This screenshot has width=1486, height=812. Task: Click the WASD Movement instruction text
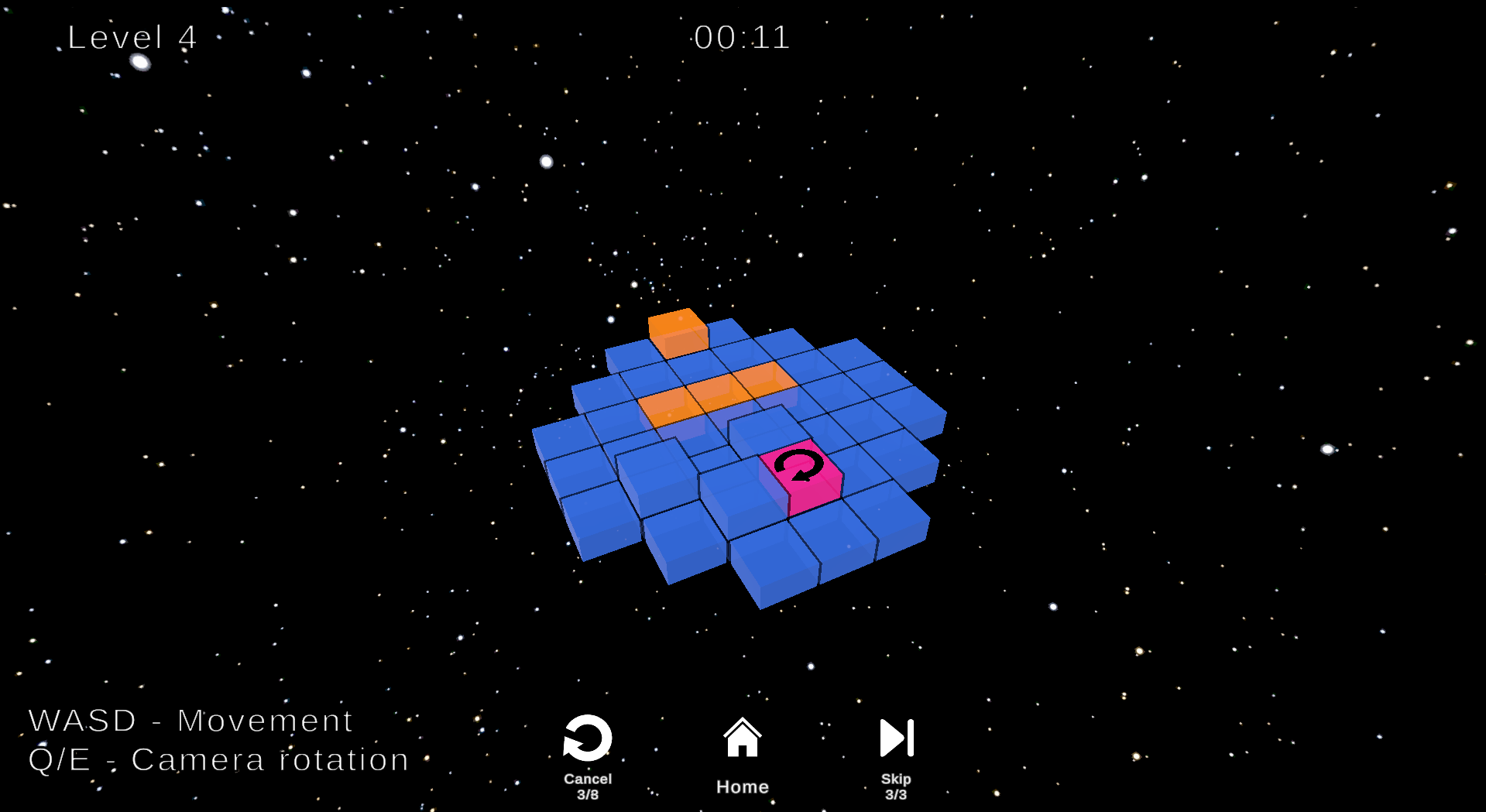(x=190, y=720)
